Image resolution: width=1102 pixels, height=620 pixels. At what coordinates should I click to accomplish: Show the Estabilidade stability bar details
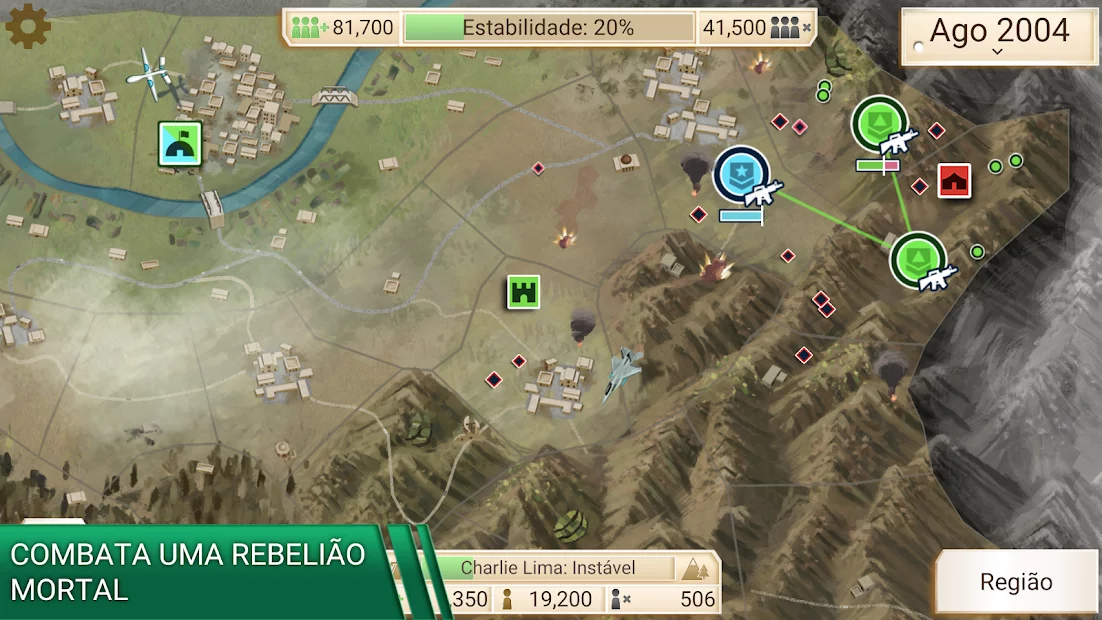pyautogui.click(x=548, y=28)
